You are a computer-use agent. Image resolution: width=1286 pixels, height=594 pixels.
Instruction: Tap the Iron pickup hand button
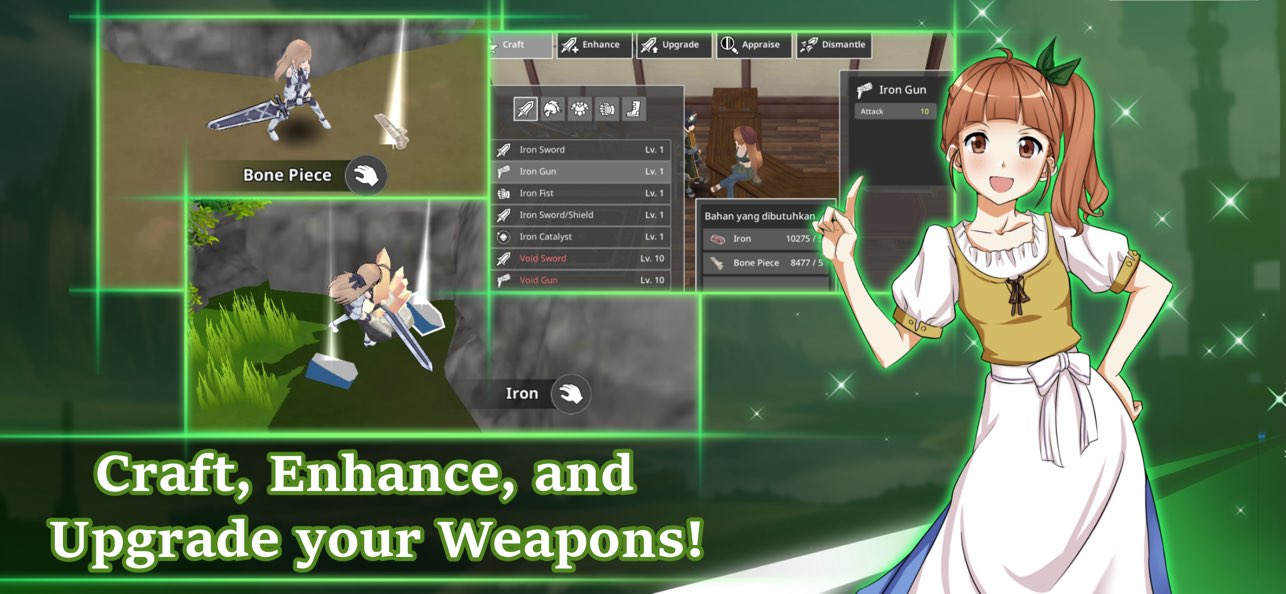pyautogui.click(x=571, y=394)
